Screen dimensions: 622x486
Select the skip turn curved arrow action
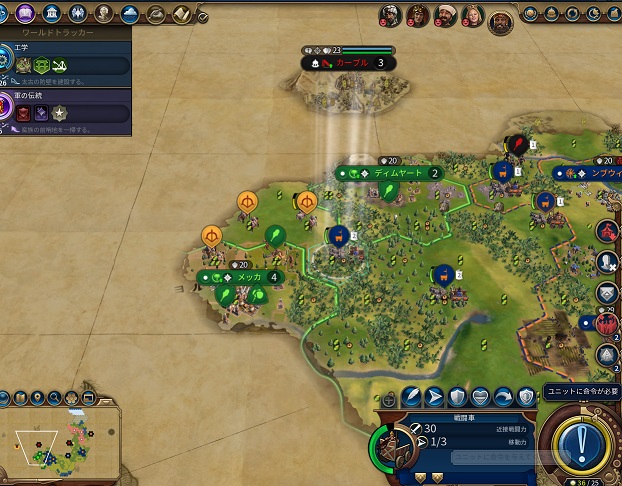click(504, 396)
